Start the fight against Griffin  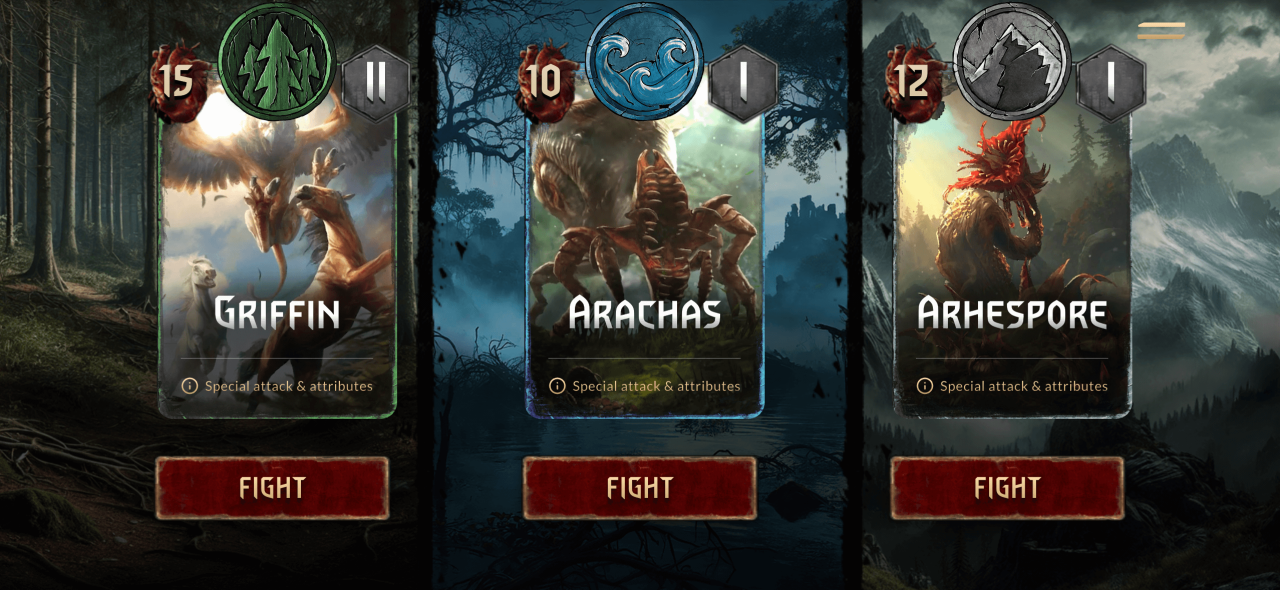coord(272,488)
